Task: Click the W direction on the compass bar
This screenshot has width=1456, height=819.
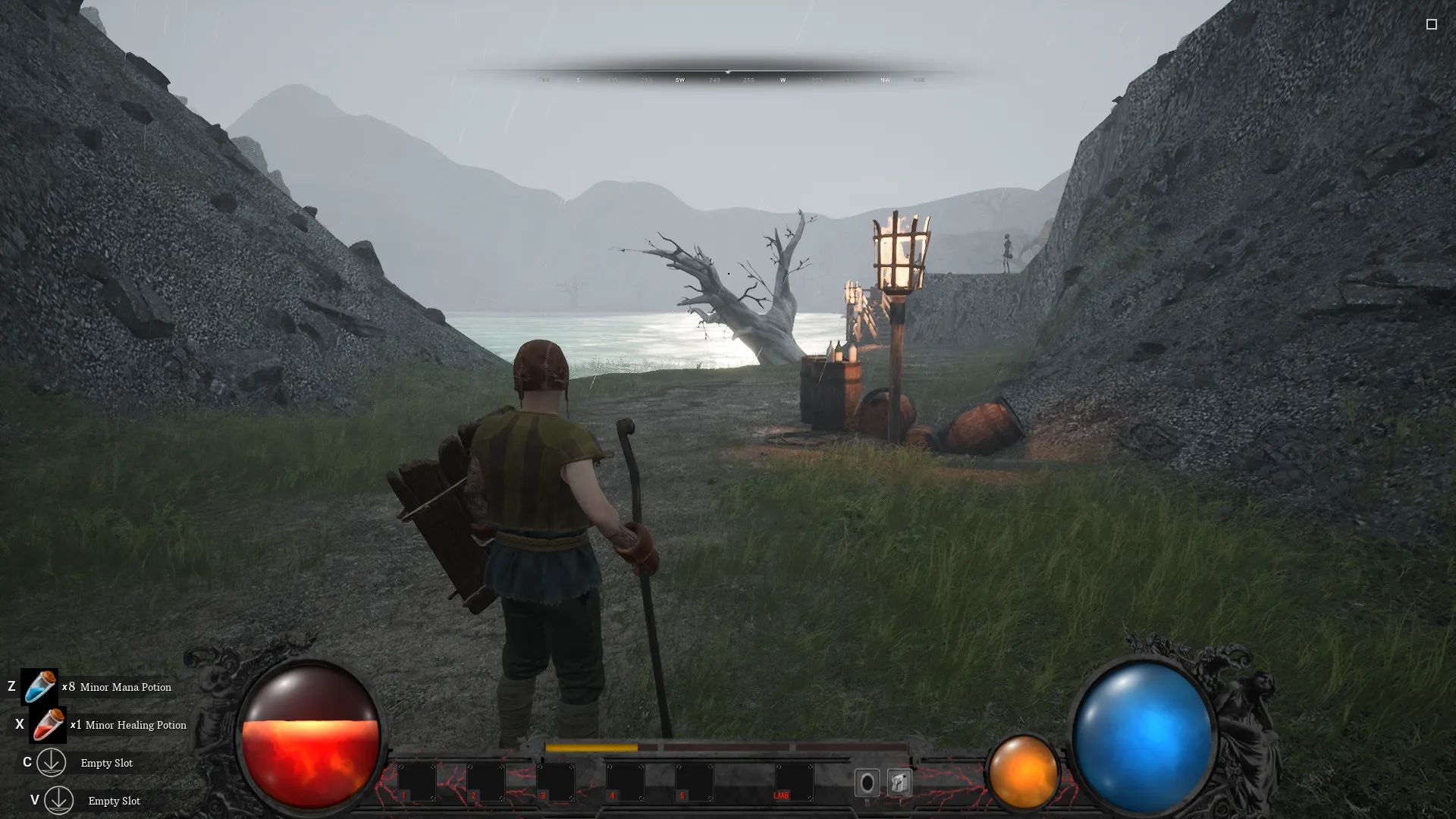Action: click(x=783, y=79)
